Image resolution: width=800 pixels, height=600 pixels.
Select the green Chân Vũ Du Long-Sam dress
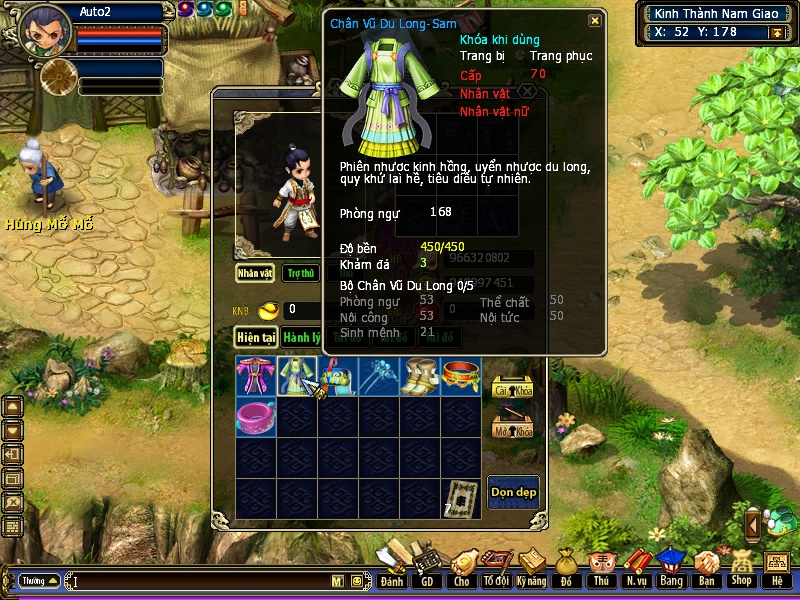297,376
